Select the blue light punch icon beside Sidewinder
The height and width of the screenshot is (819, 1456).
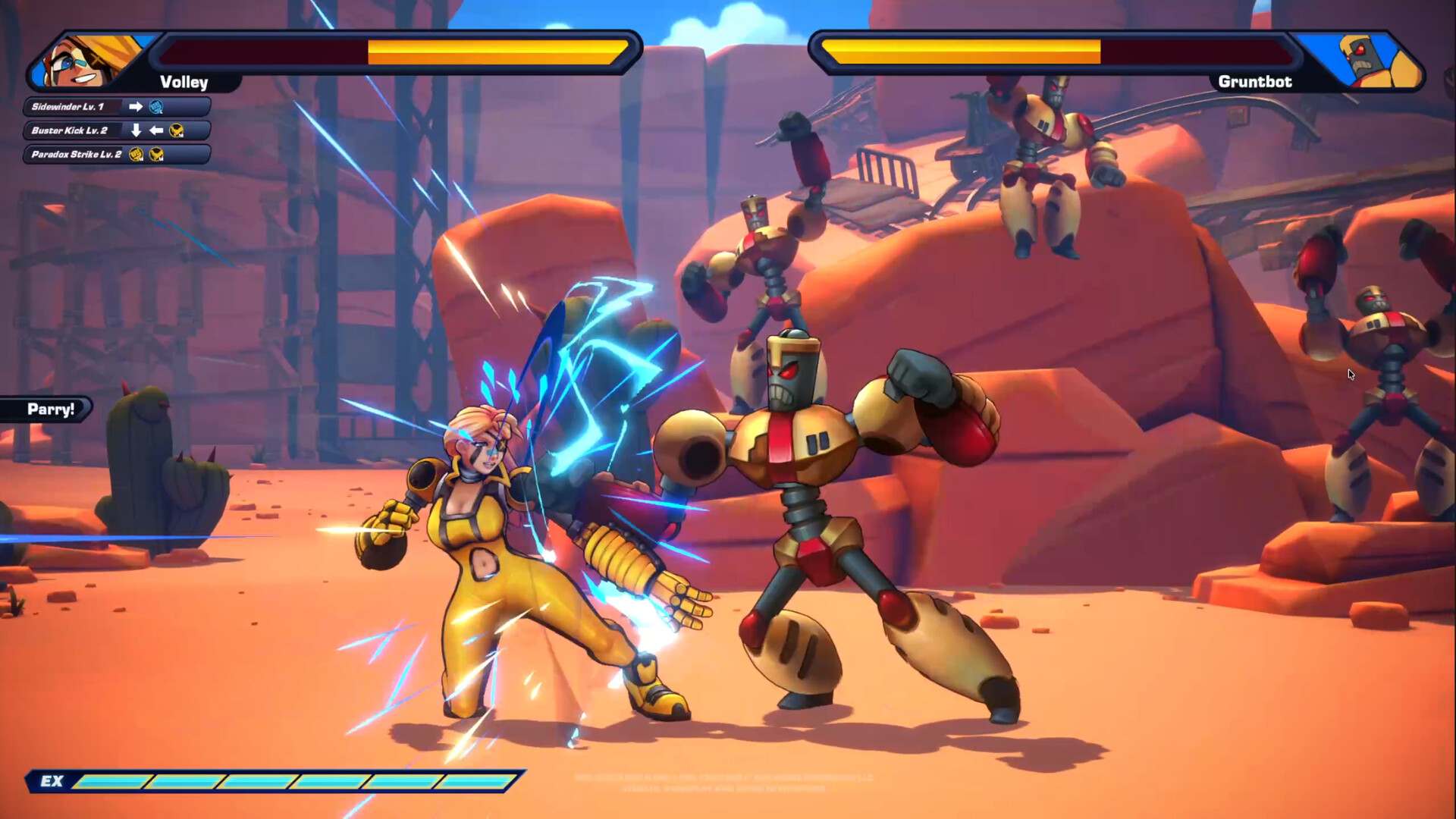click(155, 107)
